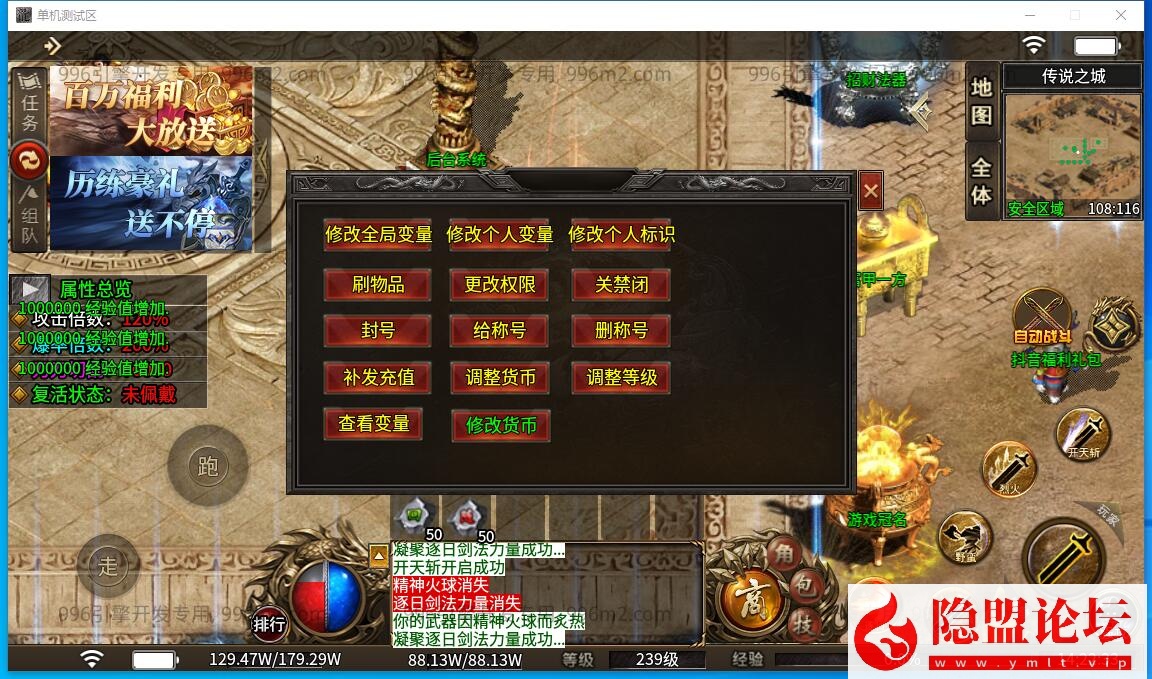Click the 封号 ban button
Viewport: 1152px width, 679px height.
click(x=378, y=331)
